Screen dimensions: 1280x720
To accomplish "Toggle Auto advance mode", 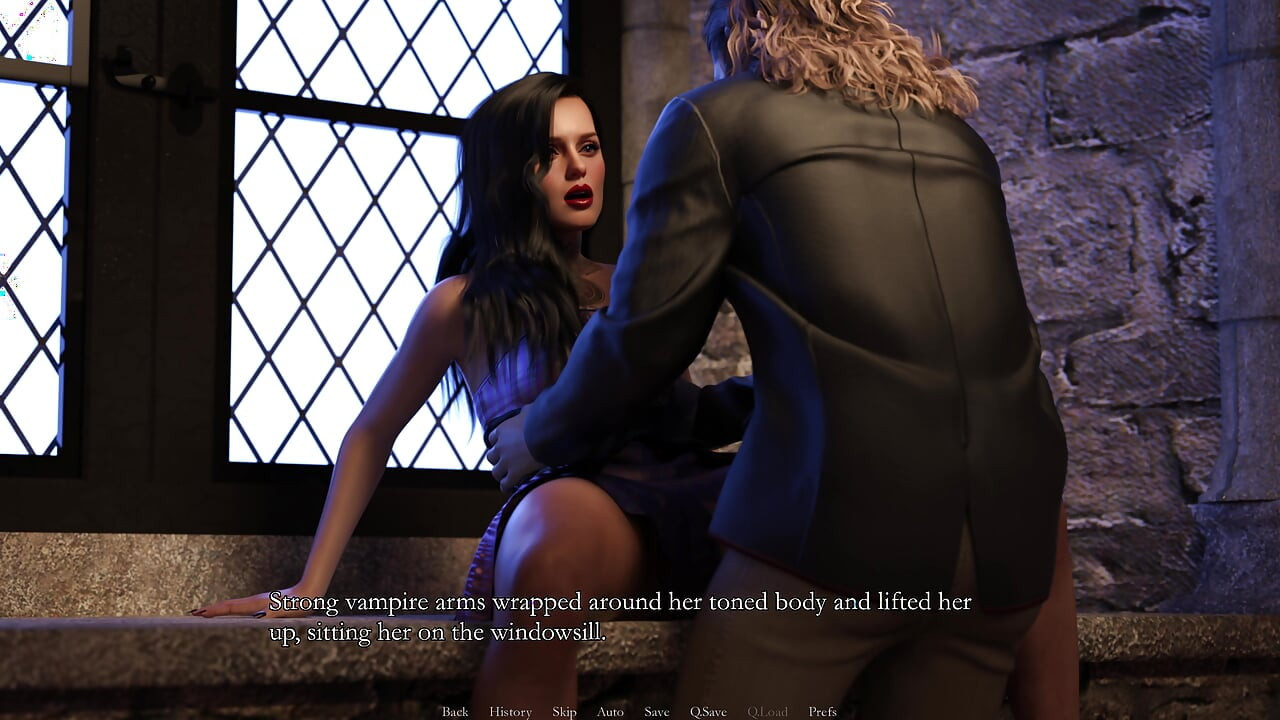I will 610,712.
